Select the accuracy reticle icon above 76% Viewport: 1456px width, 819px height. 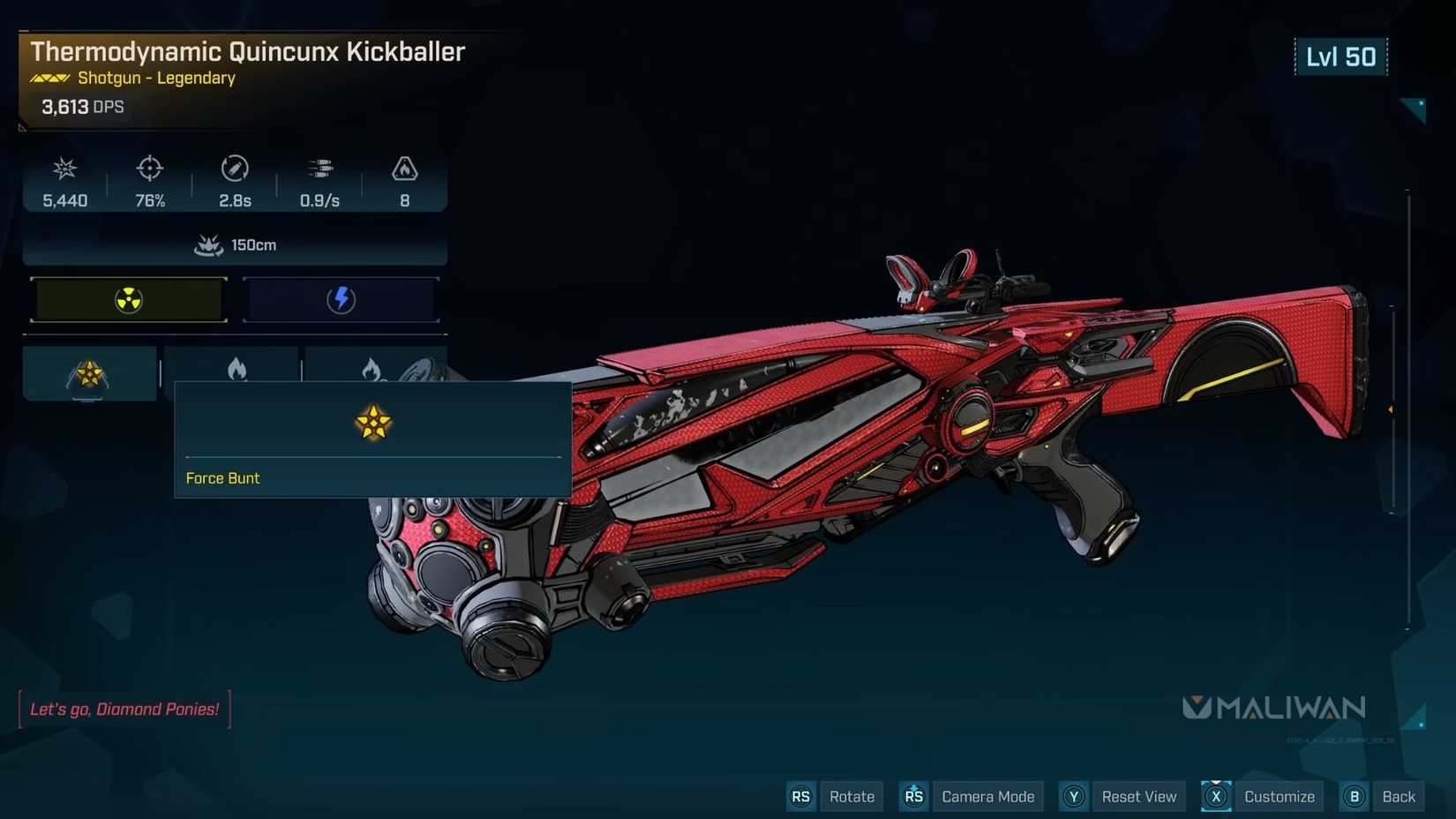coord(148,169)
